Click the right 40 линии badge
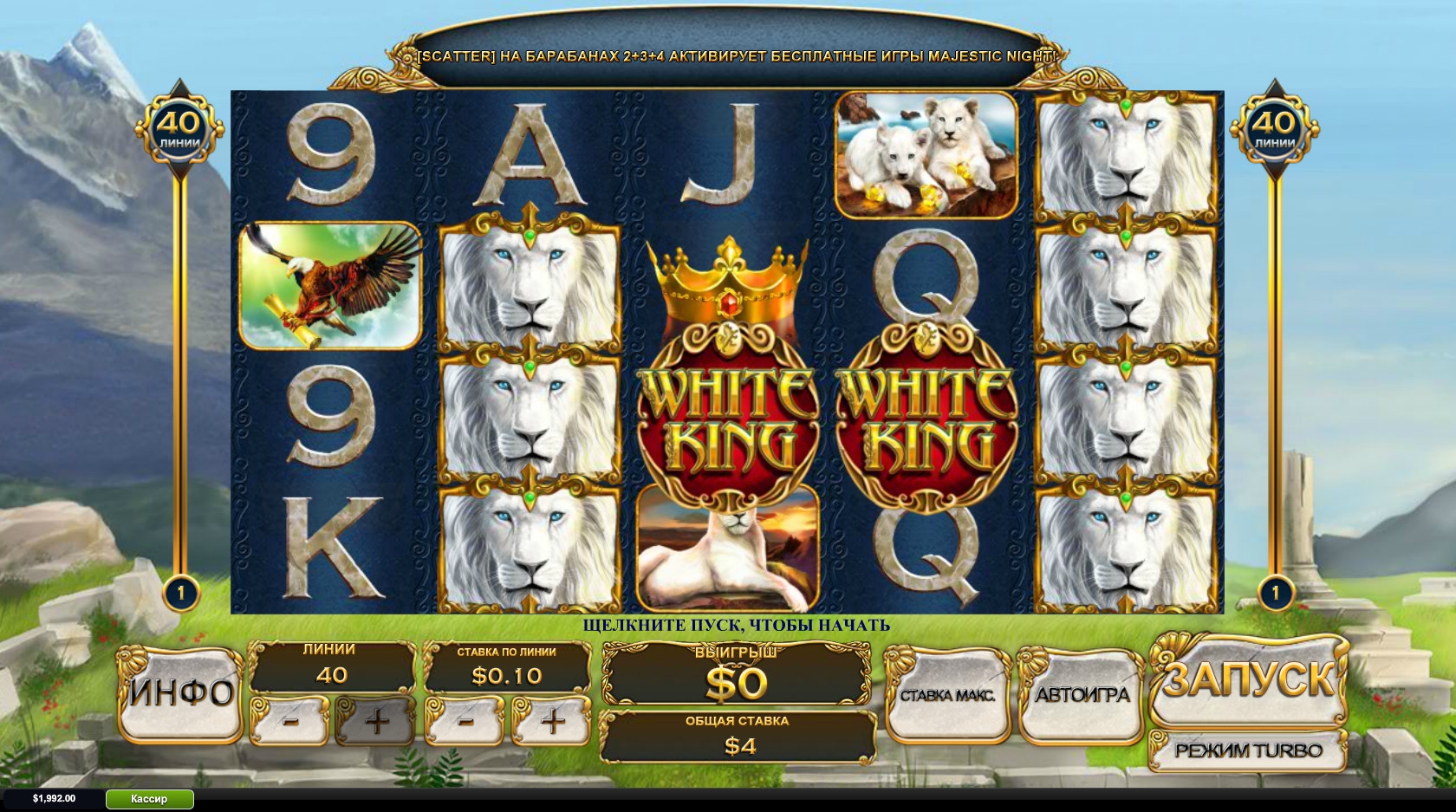The height and width of the screenshot is (812, 1456). click(x=1275, y=130)
